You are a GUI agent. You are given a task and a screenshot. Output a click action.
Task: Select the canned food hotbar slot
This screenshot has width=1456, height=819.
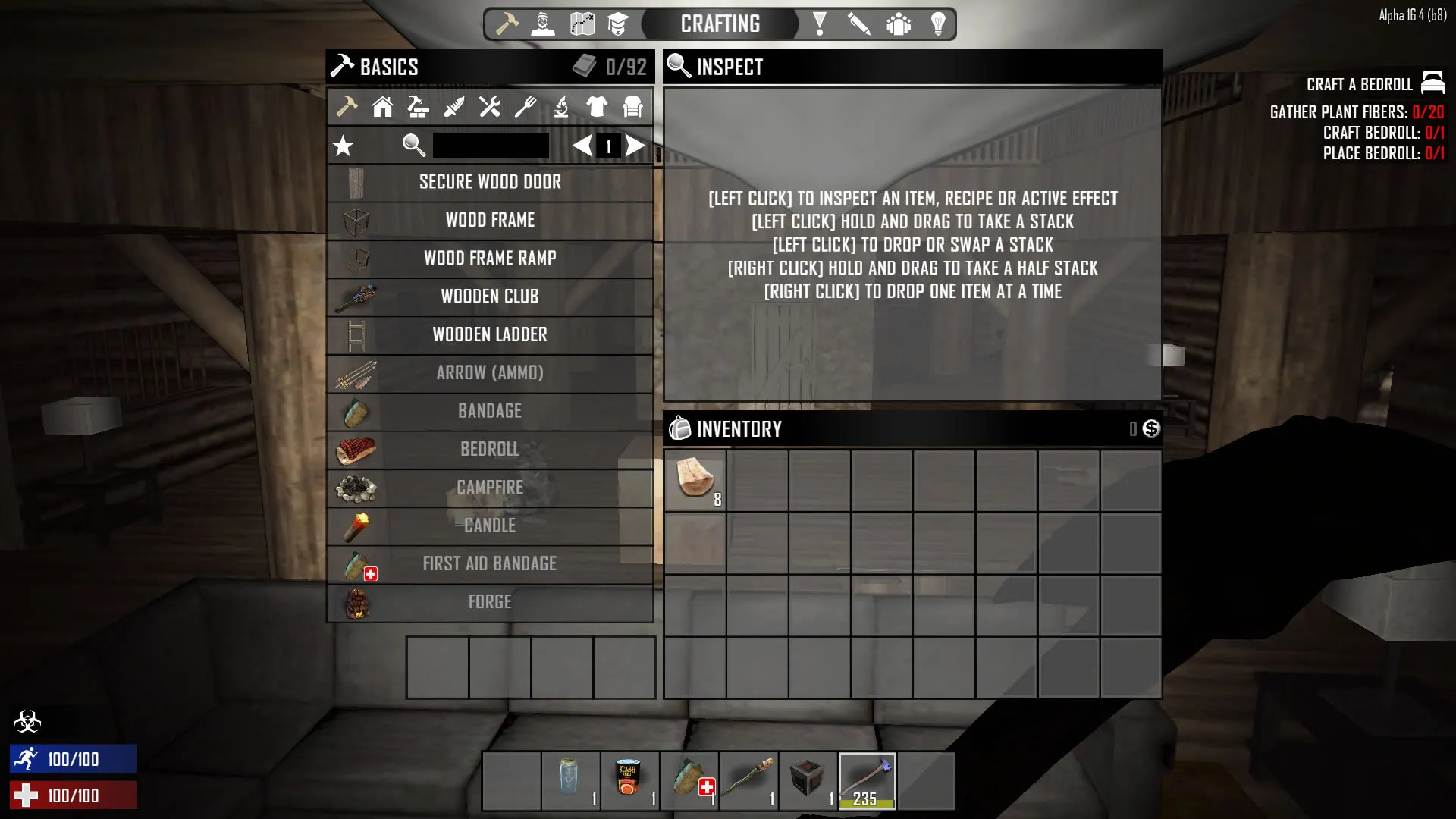(629, 781)
